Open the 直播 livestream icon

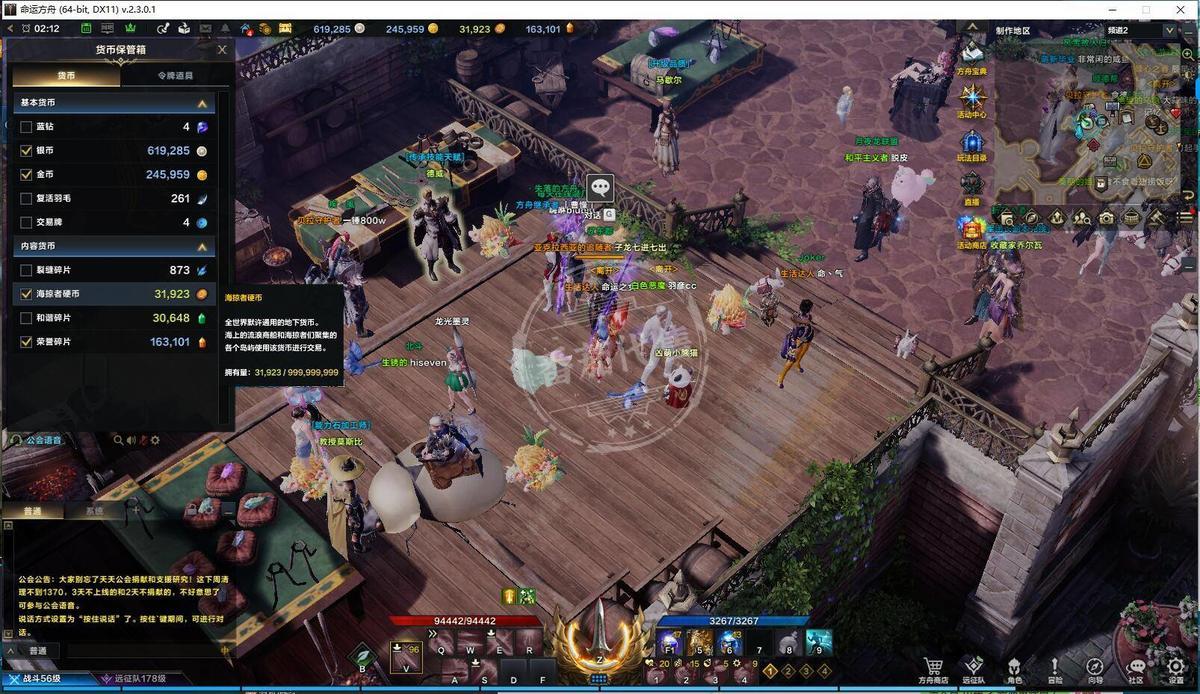972,186
